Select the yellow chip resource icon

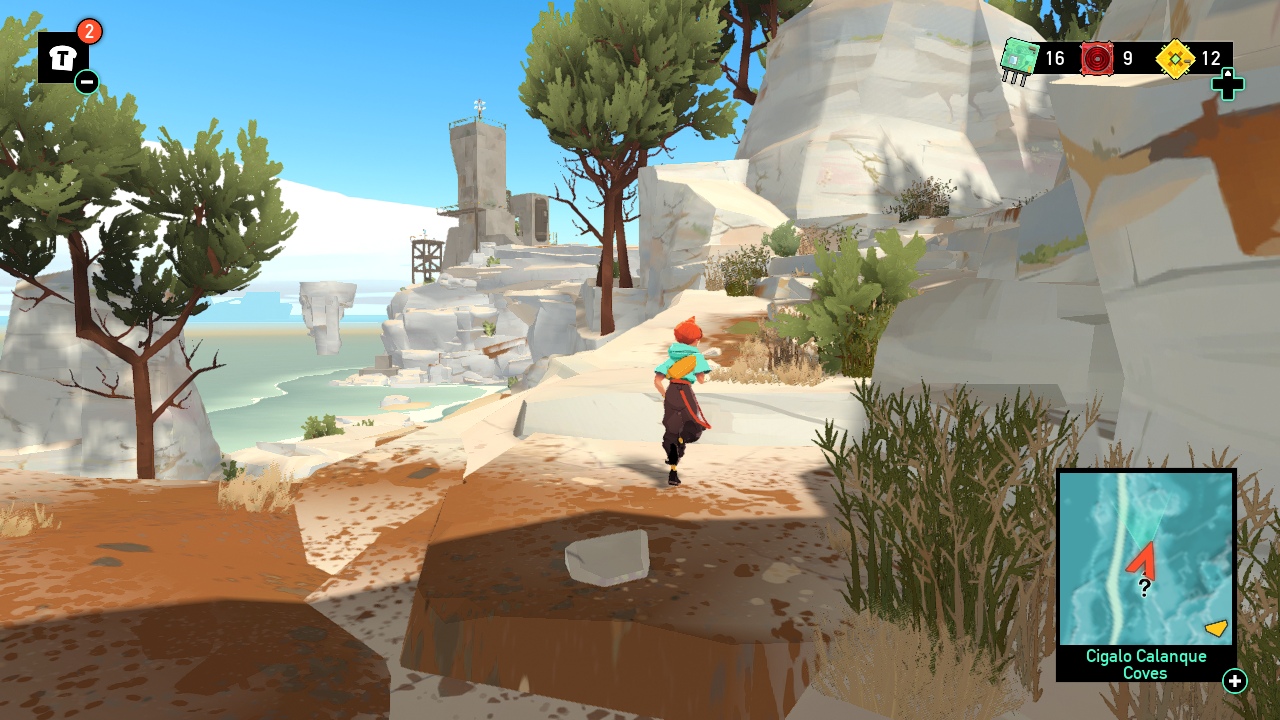[x=1178, y=59]
